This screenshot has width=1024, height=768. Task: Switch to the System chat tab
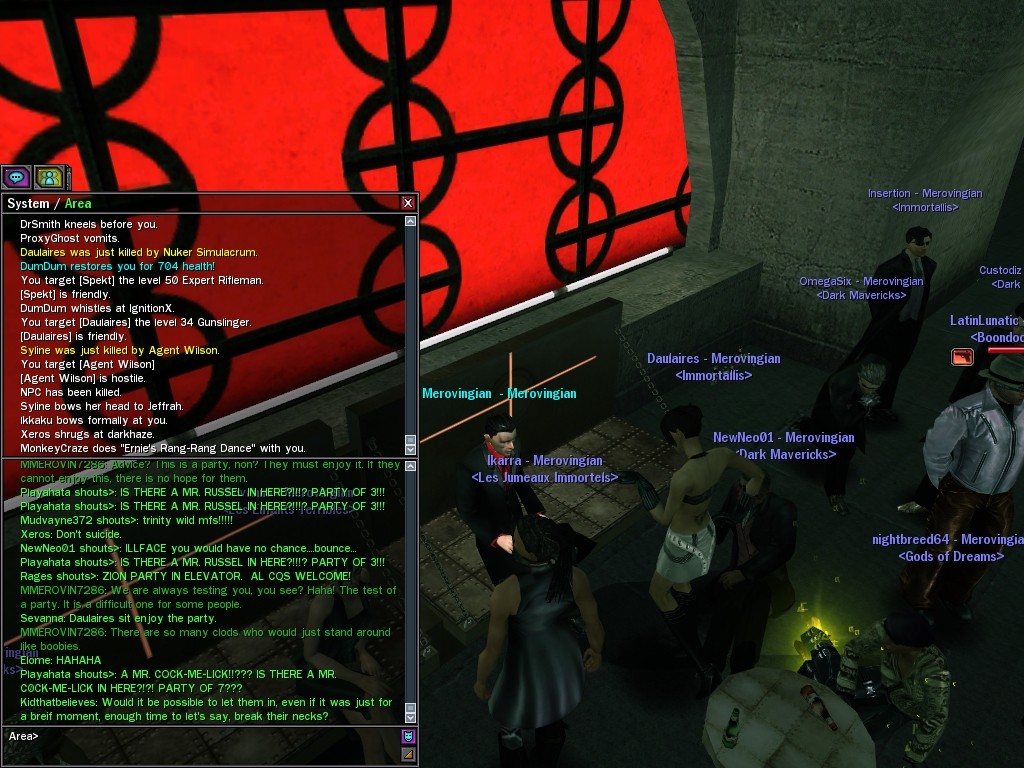(x=28, y=203)
